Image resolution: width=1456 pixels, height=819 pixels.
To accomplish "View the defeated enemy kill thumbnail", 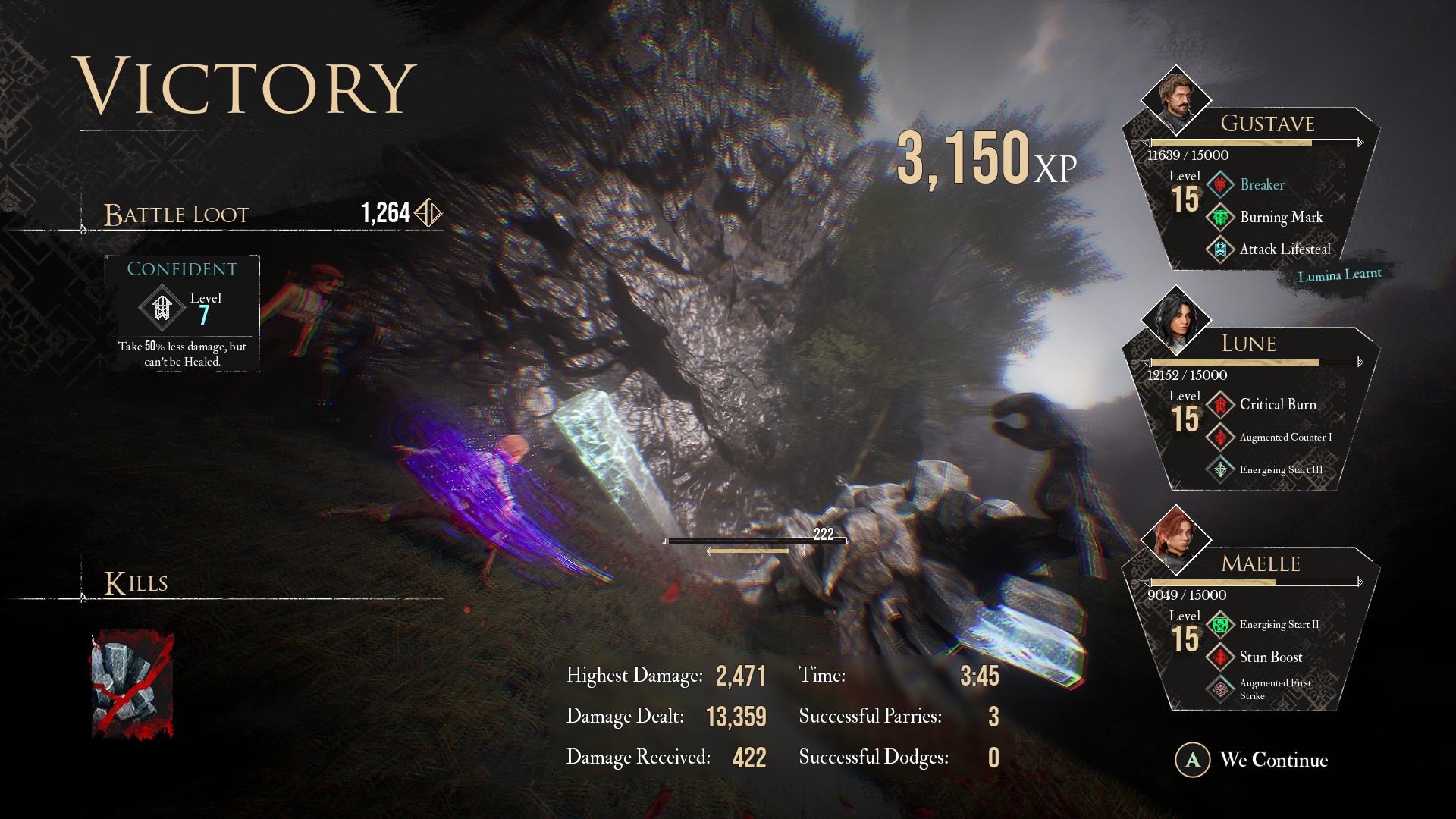I will pos(132,685).
